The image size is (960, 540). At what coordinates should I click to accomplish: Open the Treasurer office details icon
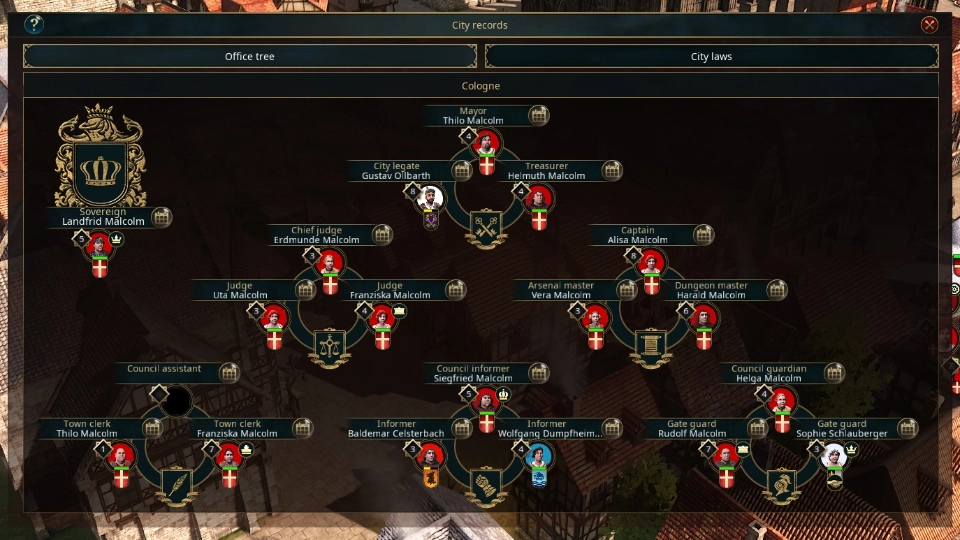tap(612, 171)
